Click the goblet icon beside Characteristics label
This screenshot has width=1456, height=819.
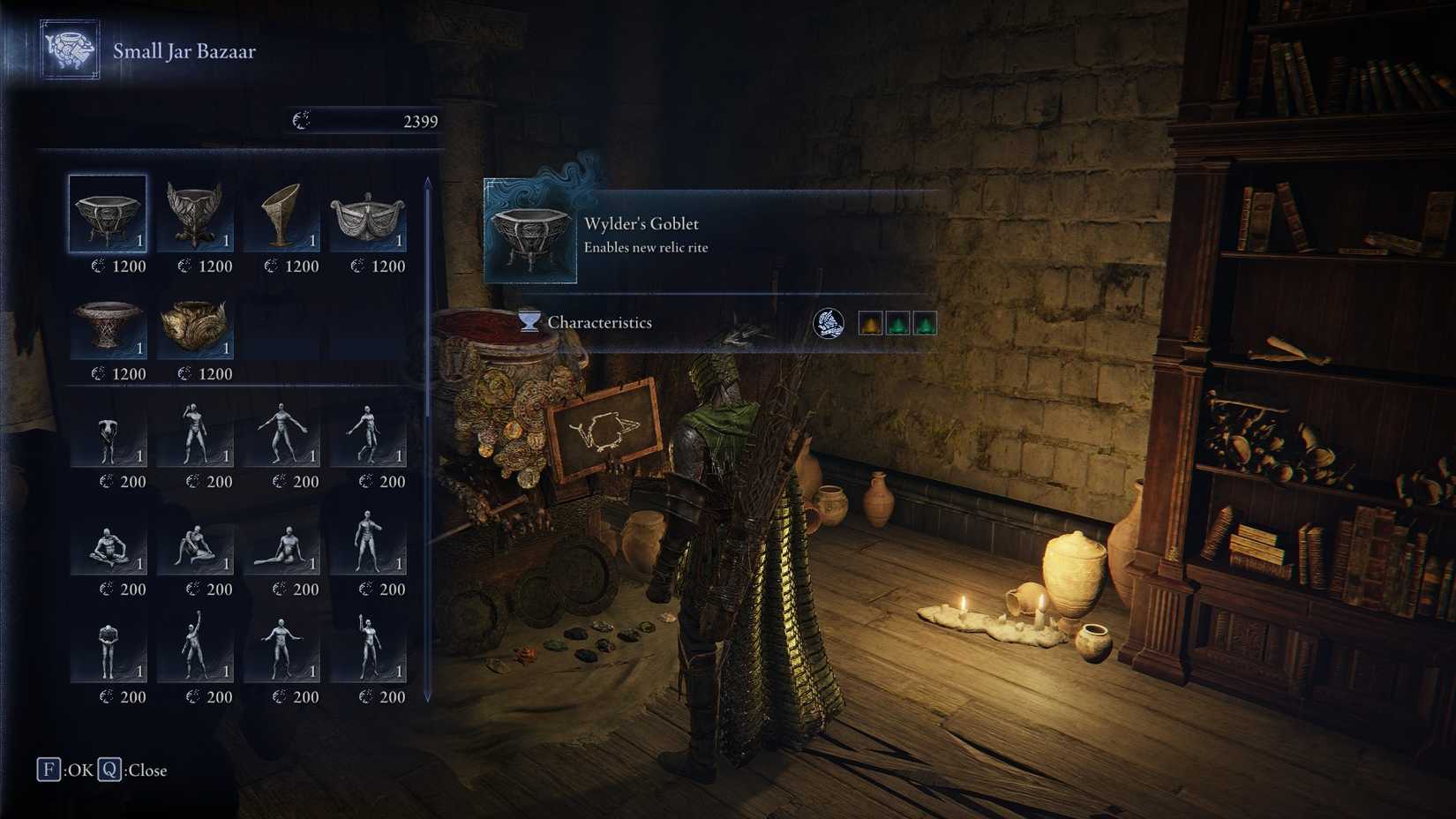(x=527, y=323)
